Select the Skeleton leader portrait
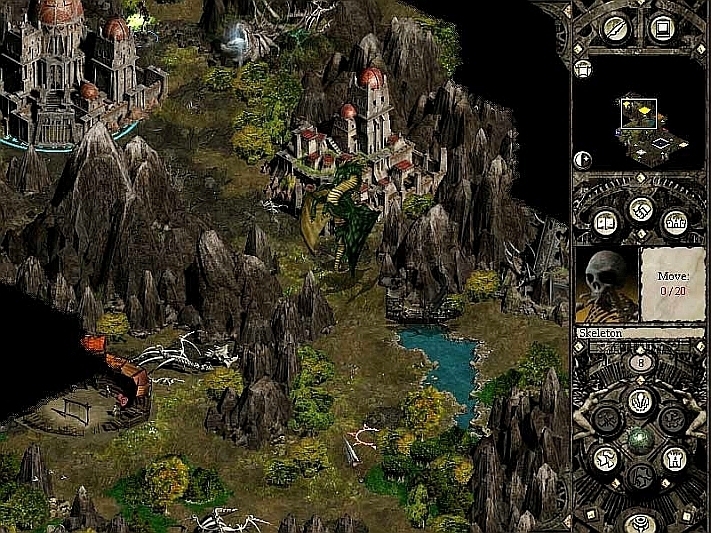Viewport: 711px width, 533px height. point(605,284)
